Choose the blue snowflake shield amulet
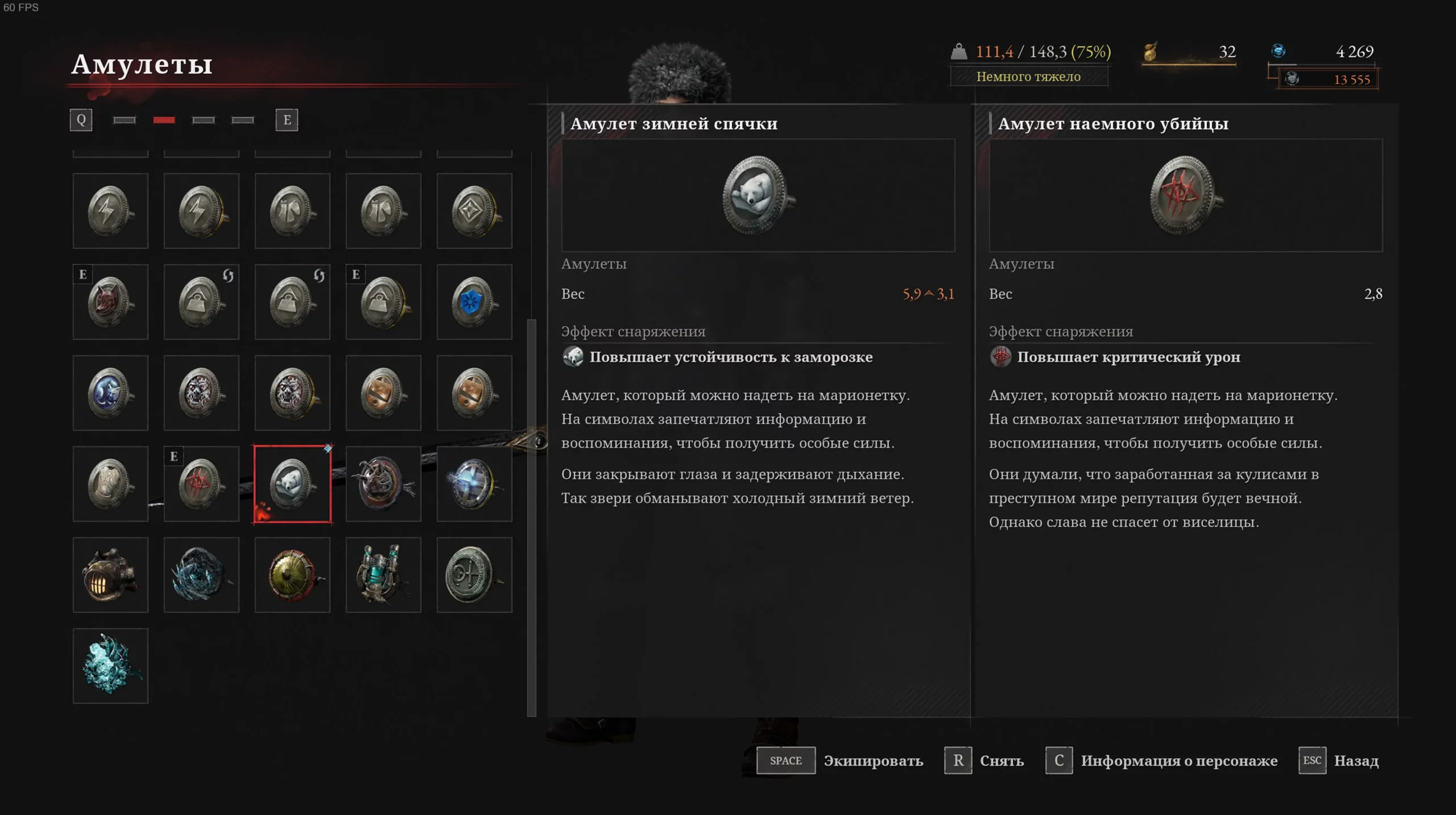The width and height of the screenshot is (1456, 815). (x=474, y=302)
